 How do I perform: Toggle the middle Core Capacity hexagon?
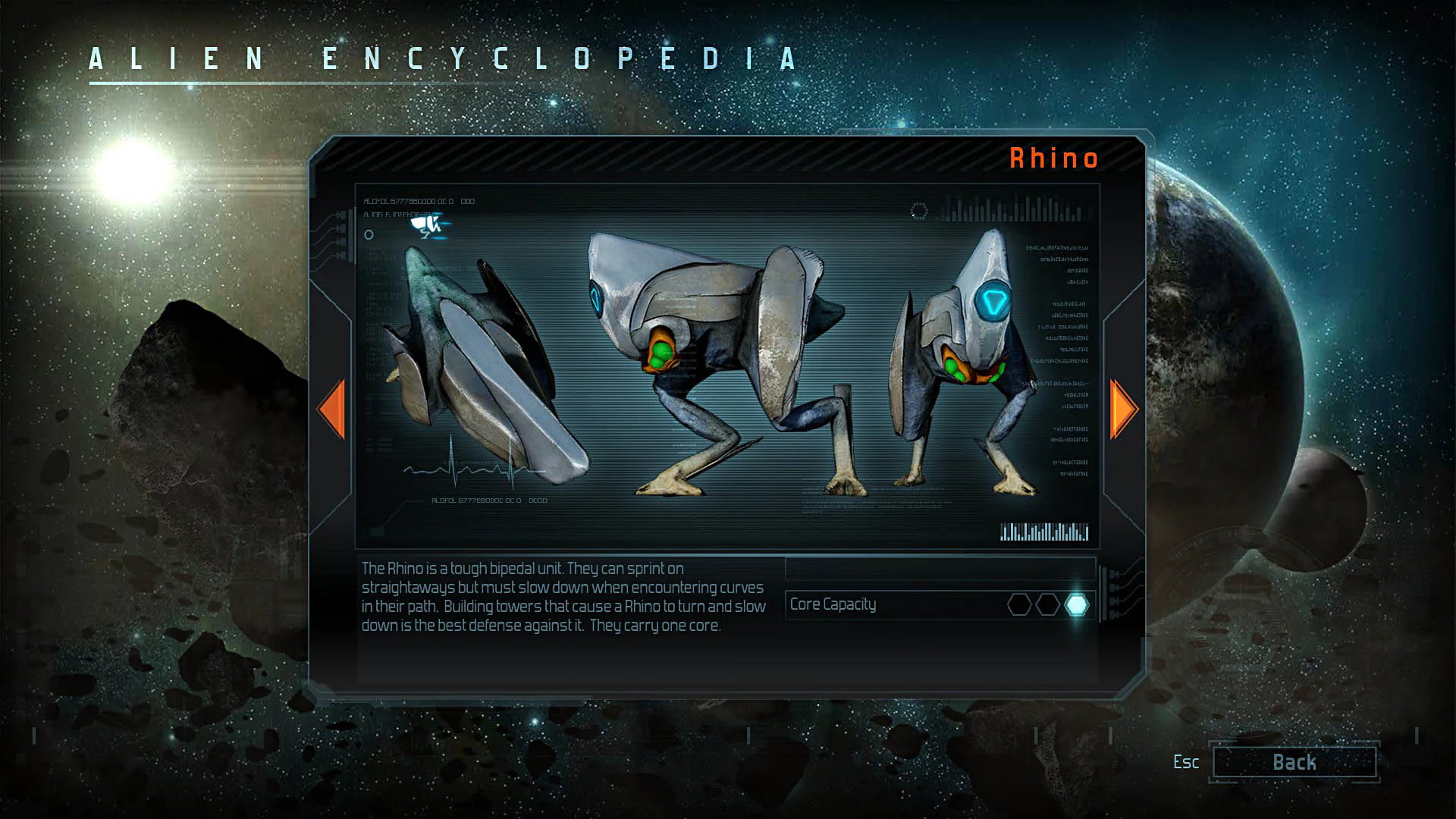(x=1046, y=604)
